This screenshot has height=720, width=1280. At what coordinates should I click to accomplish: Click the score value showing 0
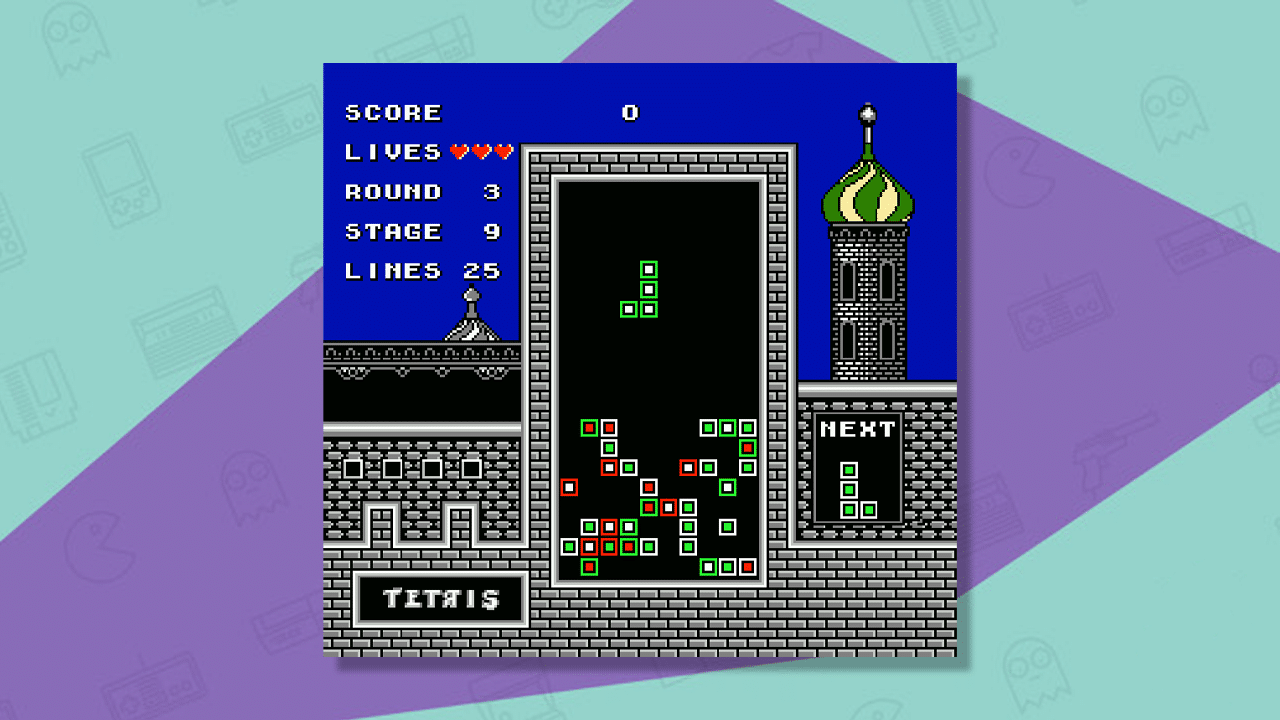[630, 112]
